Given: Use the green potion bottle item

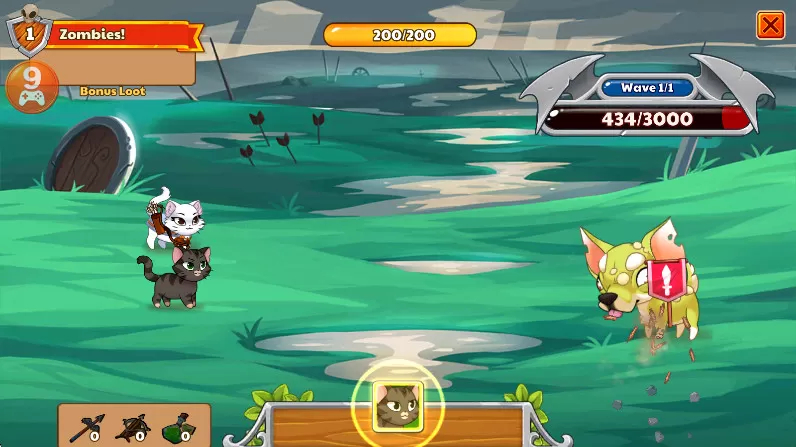Looking at the screenshot, I should (x=177, y=428).
